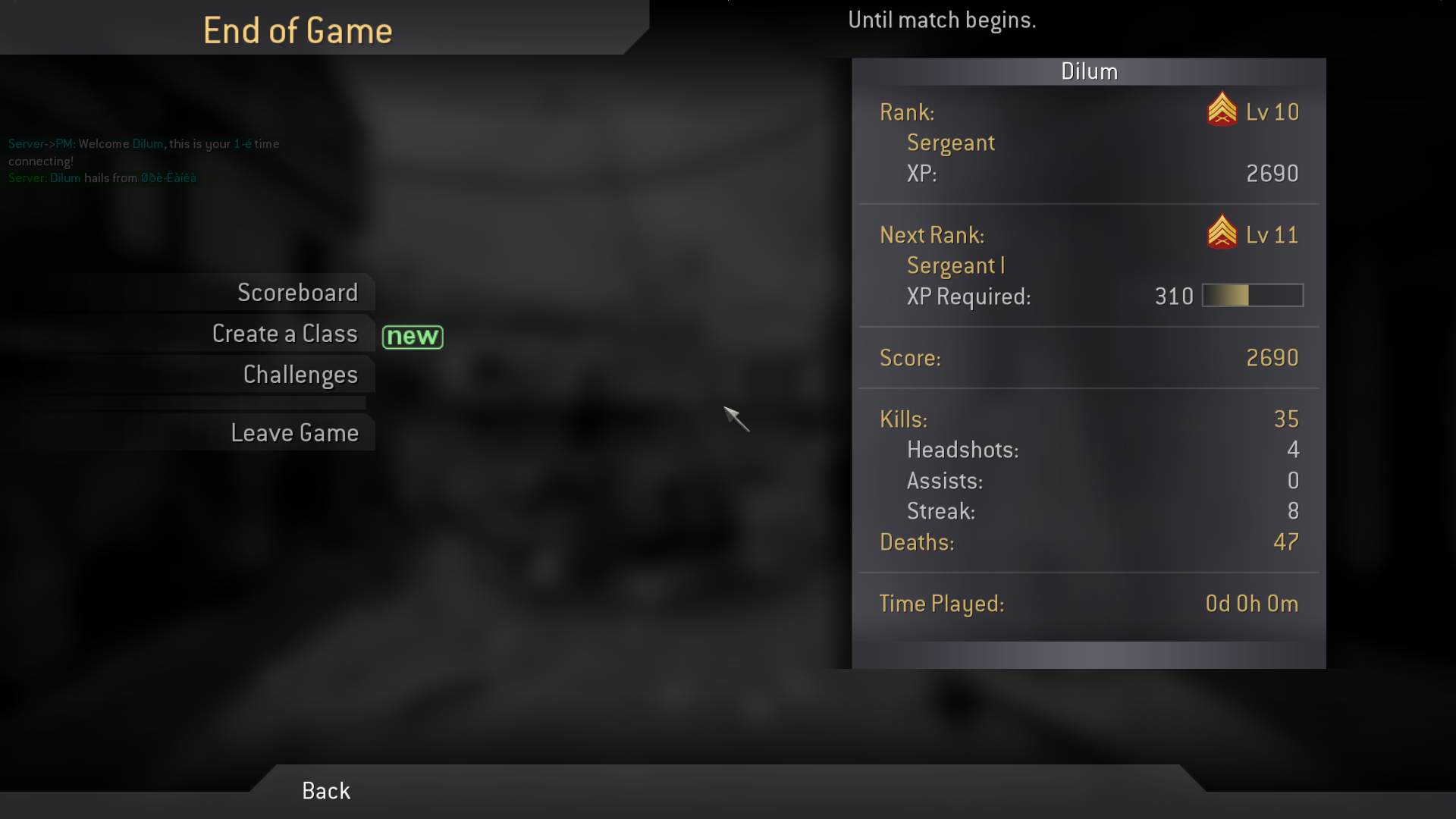The width and height of the screenshot is (1456, 819).
Task: Click the Dilum panel title header
Action: click(x=1090, y=71)
